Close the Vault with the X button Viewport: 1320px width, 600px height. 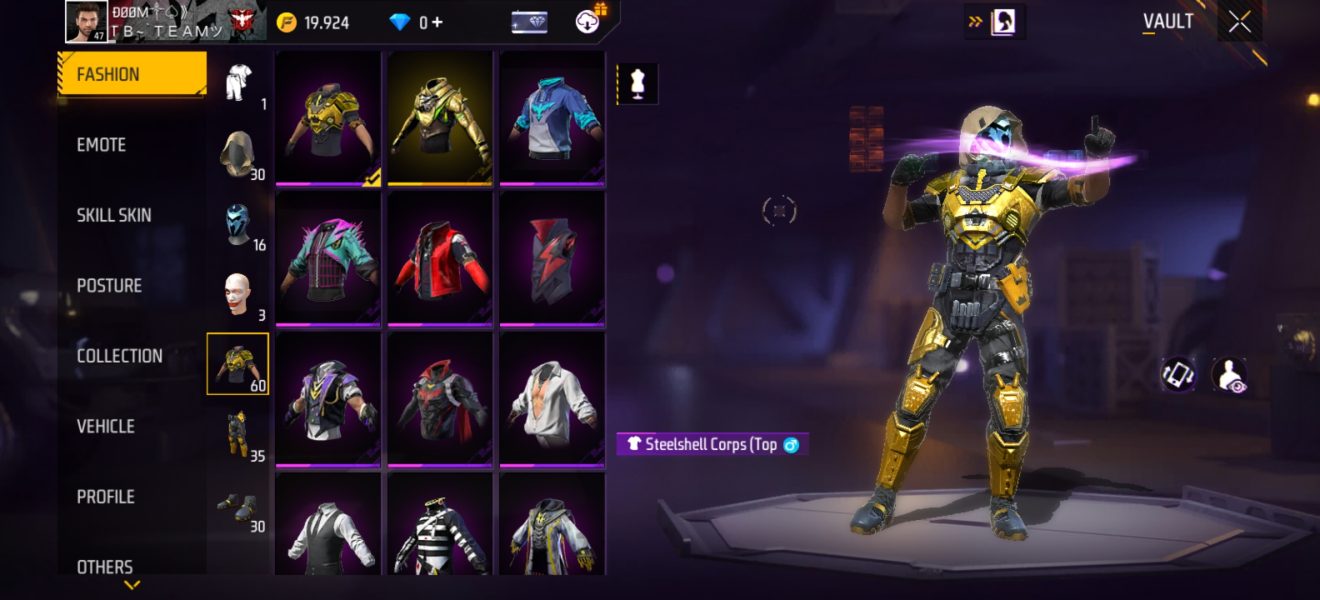(x=1239, y=23)
